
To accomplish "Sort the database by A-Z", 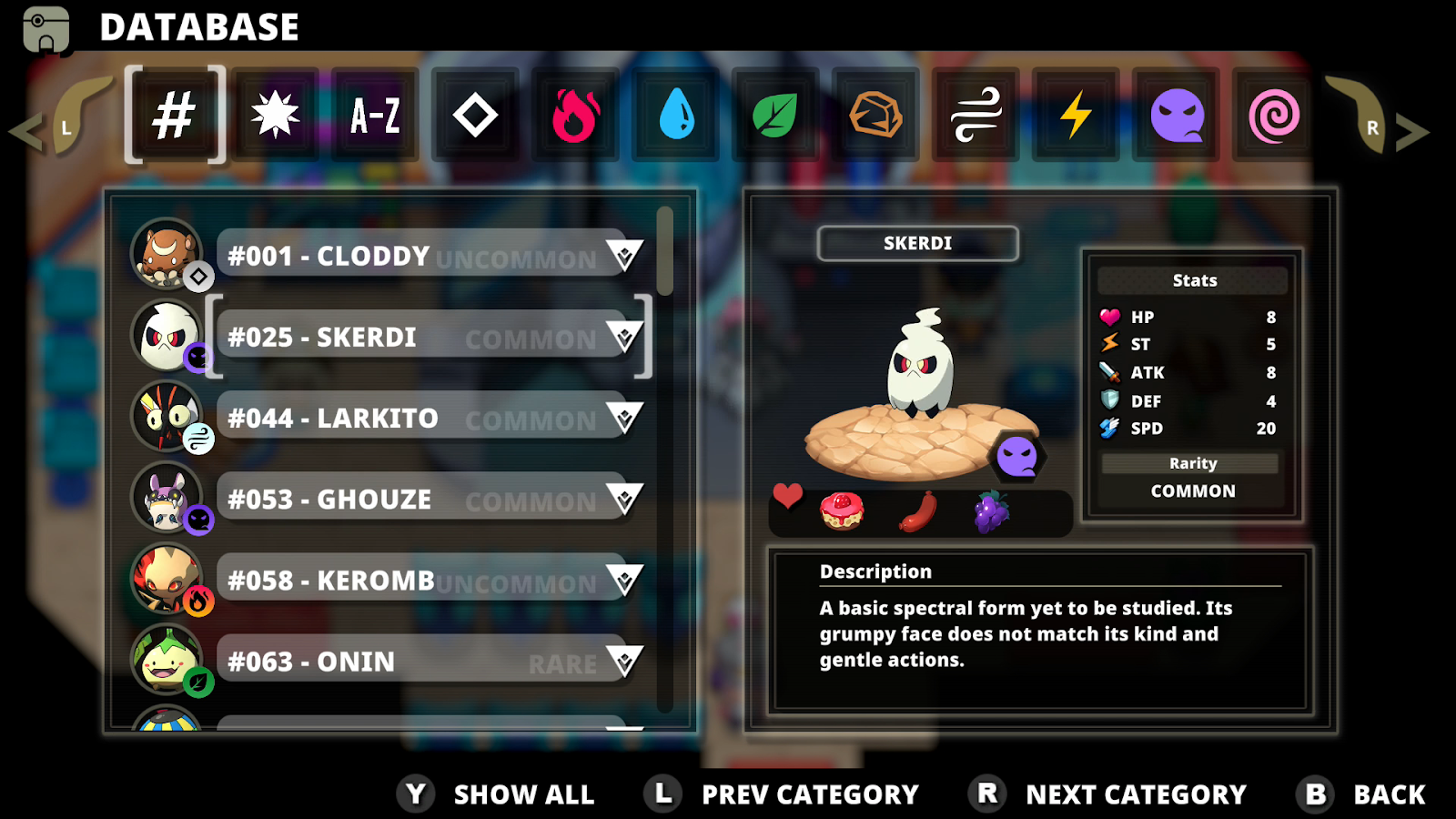I will [x=375, y=116].
